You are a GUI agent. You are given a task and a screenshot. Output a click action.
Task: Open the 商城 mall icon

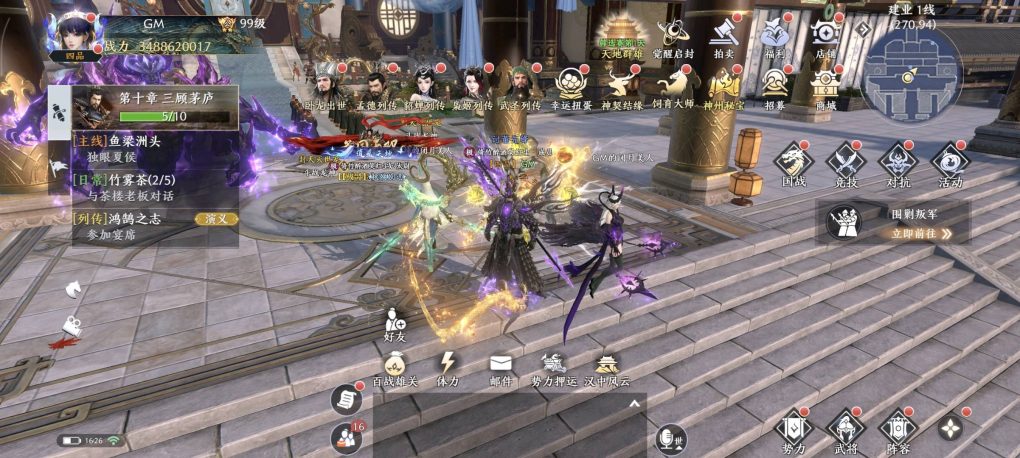826,86
